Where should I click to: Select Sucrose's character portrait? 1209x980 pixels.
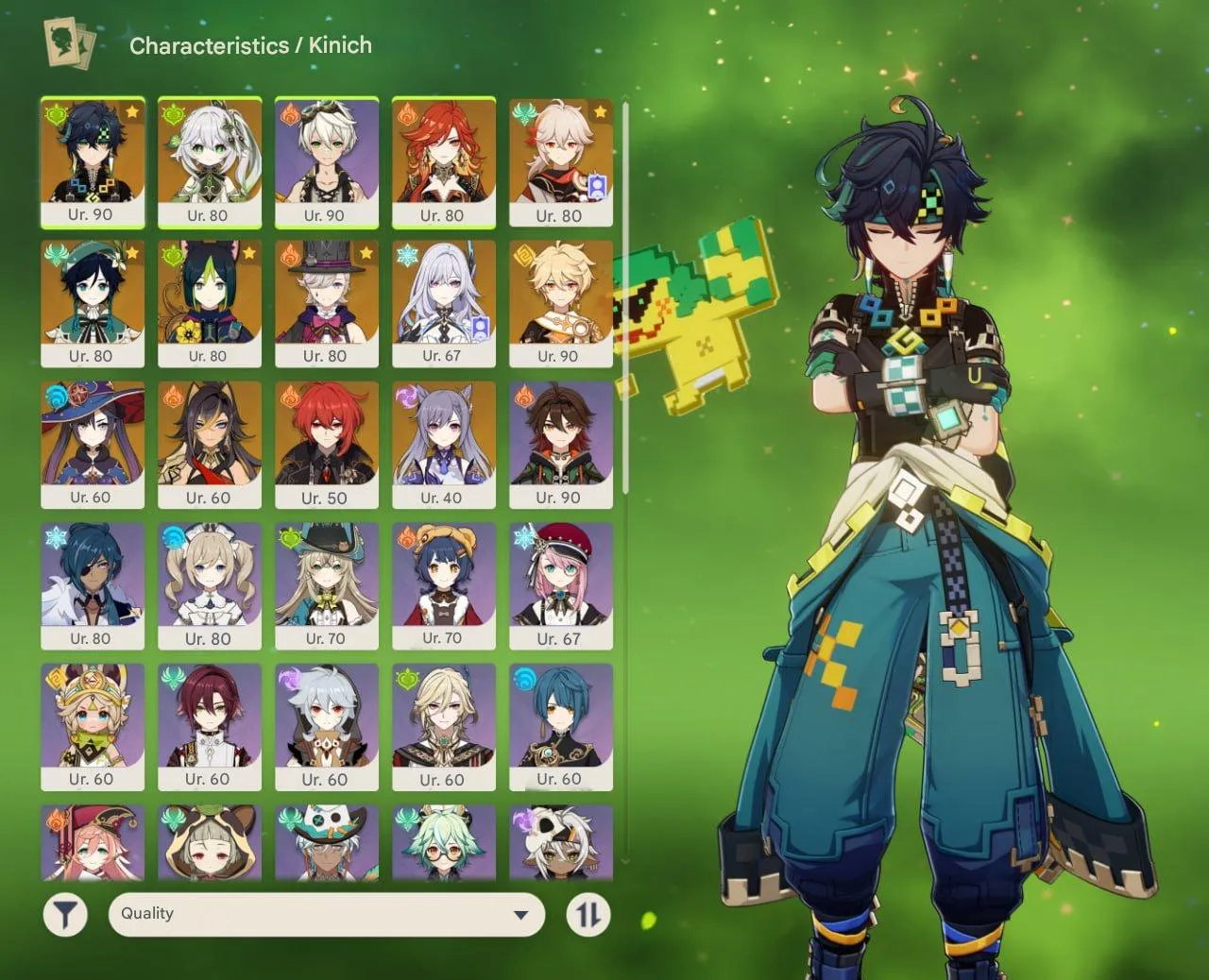click(x=444, y=843)
